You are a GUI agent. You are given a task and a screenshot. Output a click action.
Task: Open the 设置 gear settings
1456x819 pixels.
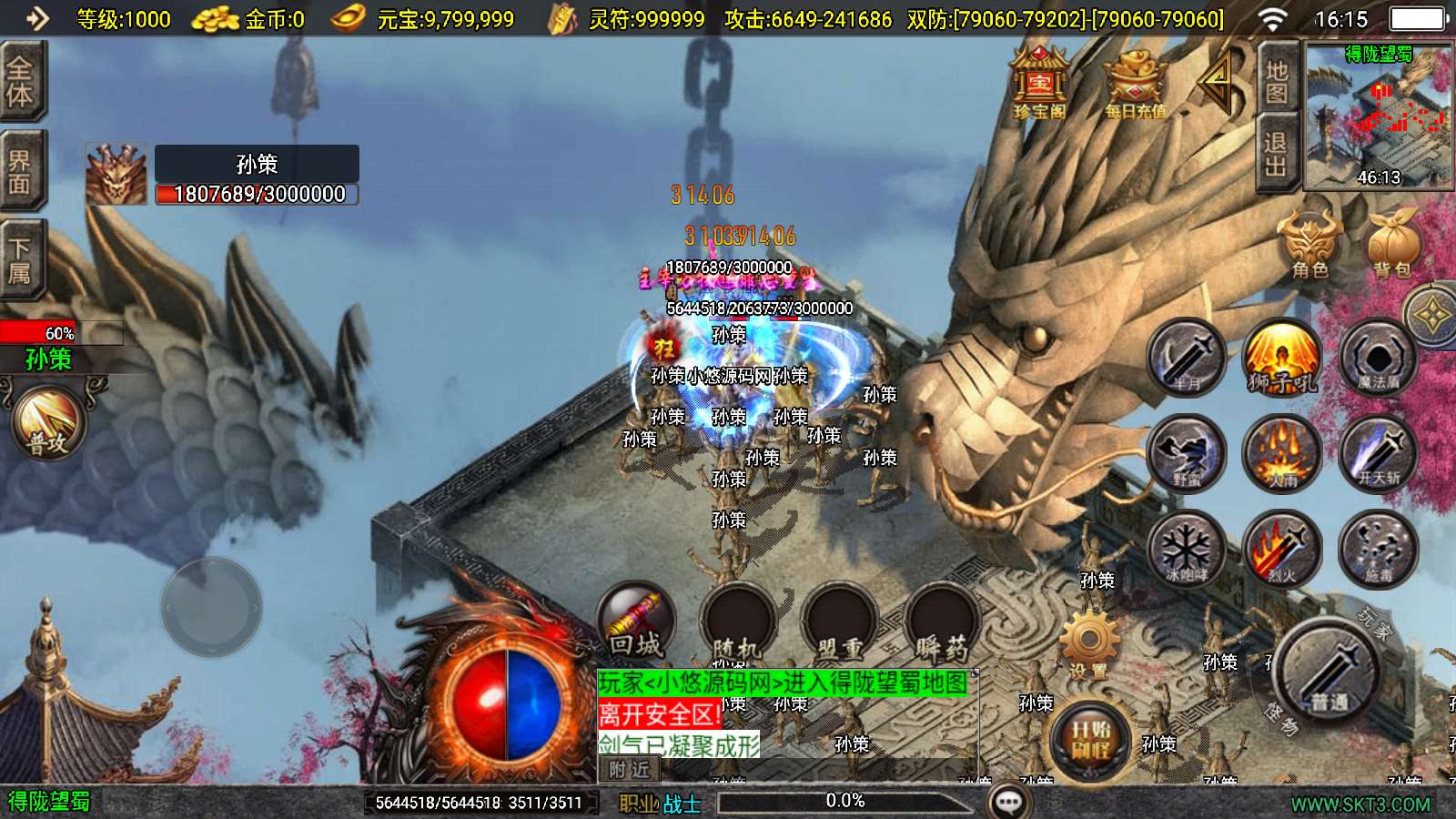click(1089, 643)
